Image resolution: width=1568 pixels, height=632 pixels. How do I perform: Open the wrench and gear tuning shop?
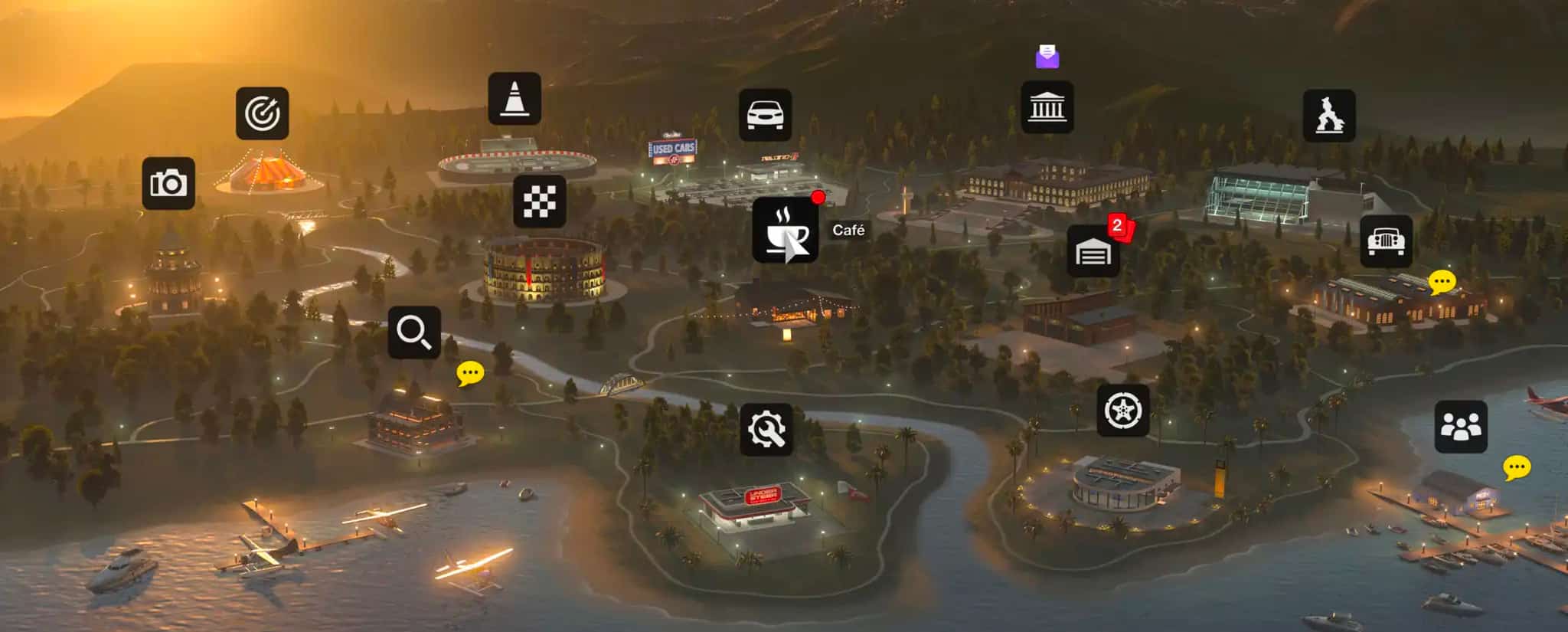(x=766, y=430)
